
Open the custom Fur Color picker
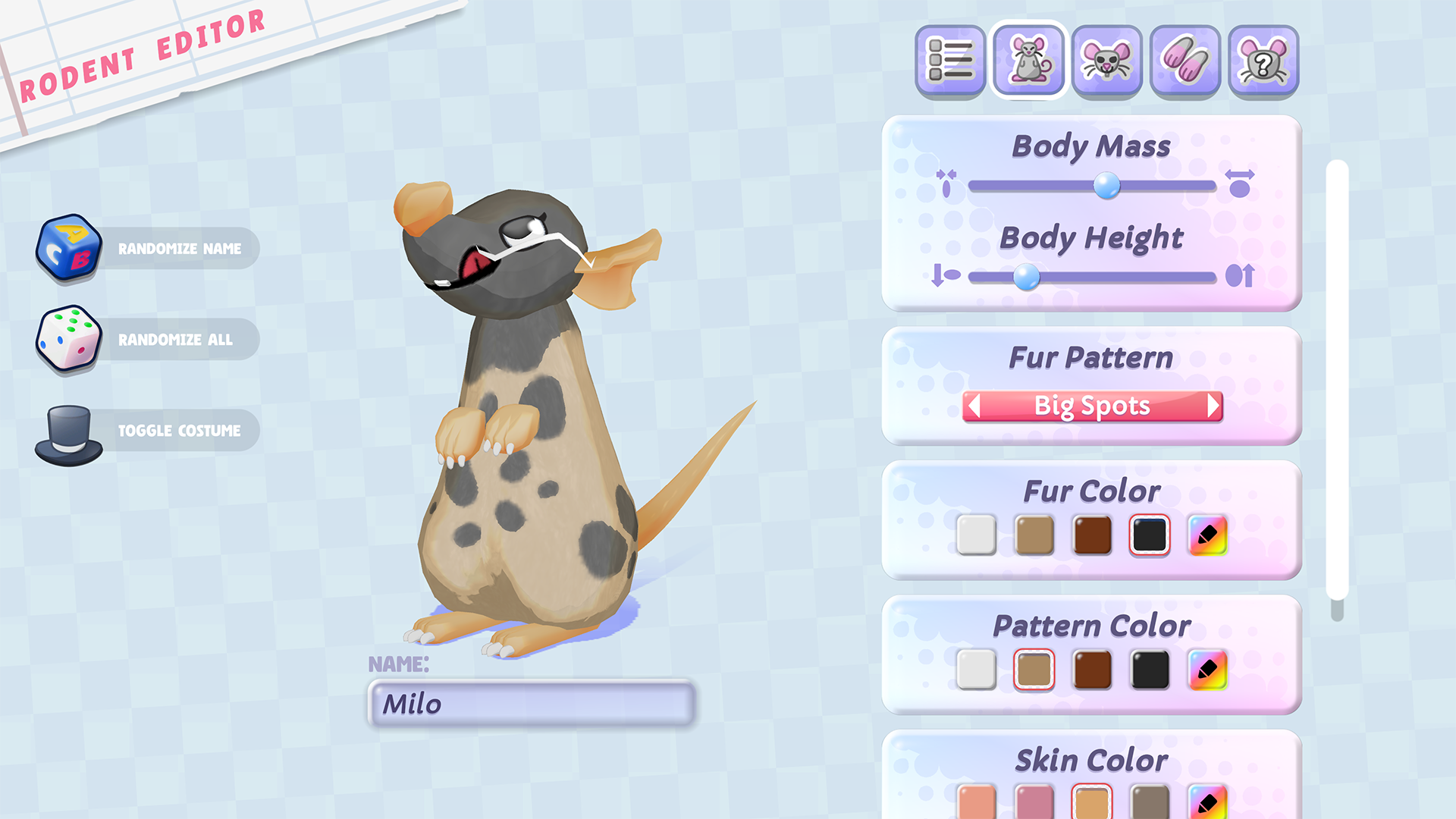(x=1207, y=535)
